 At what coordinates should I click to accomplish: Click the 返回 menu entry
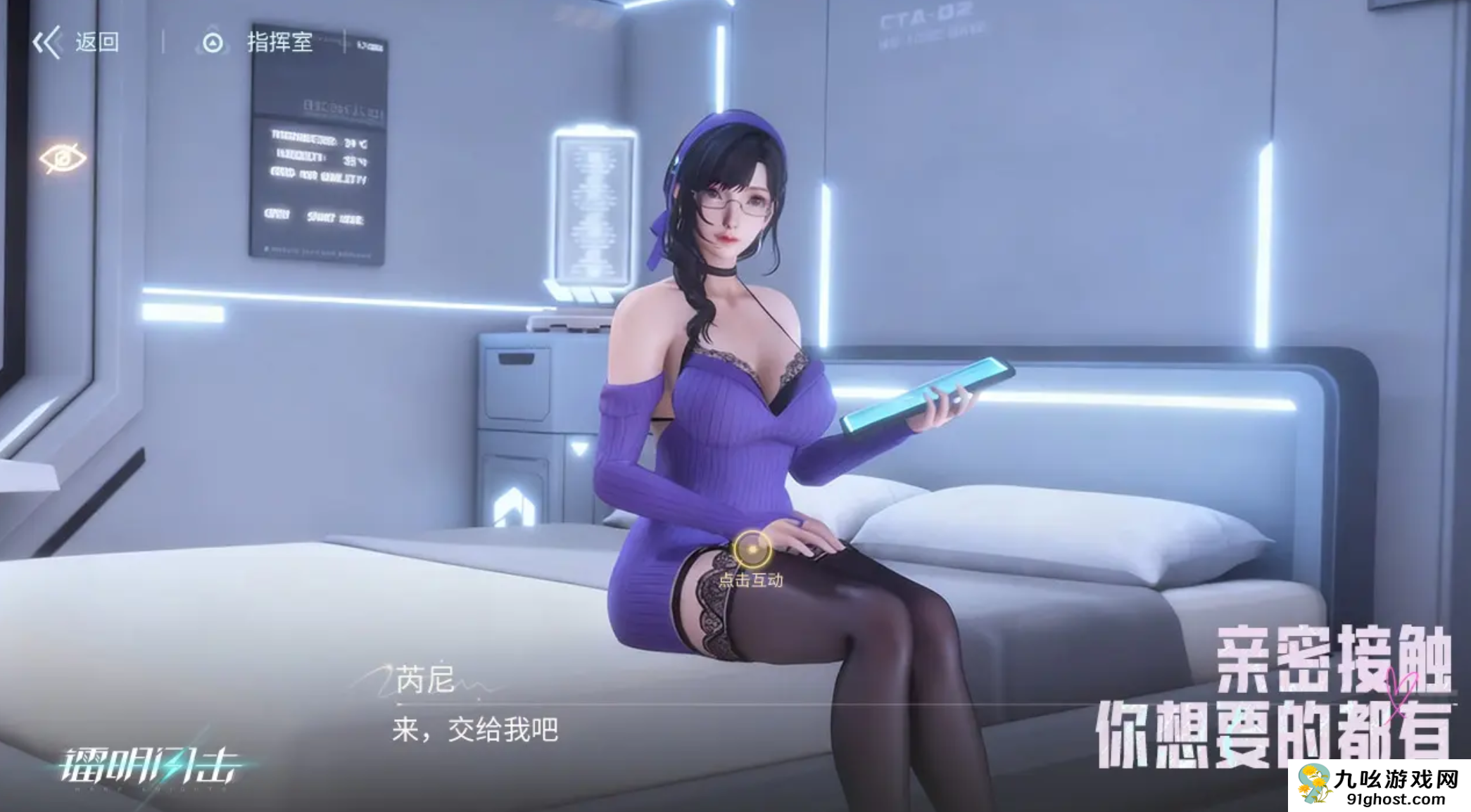[97, 44]
